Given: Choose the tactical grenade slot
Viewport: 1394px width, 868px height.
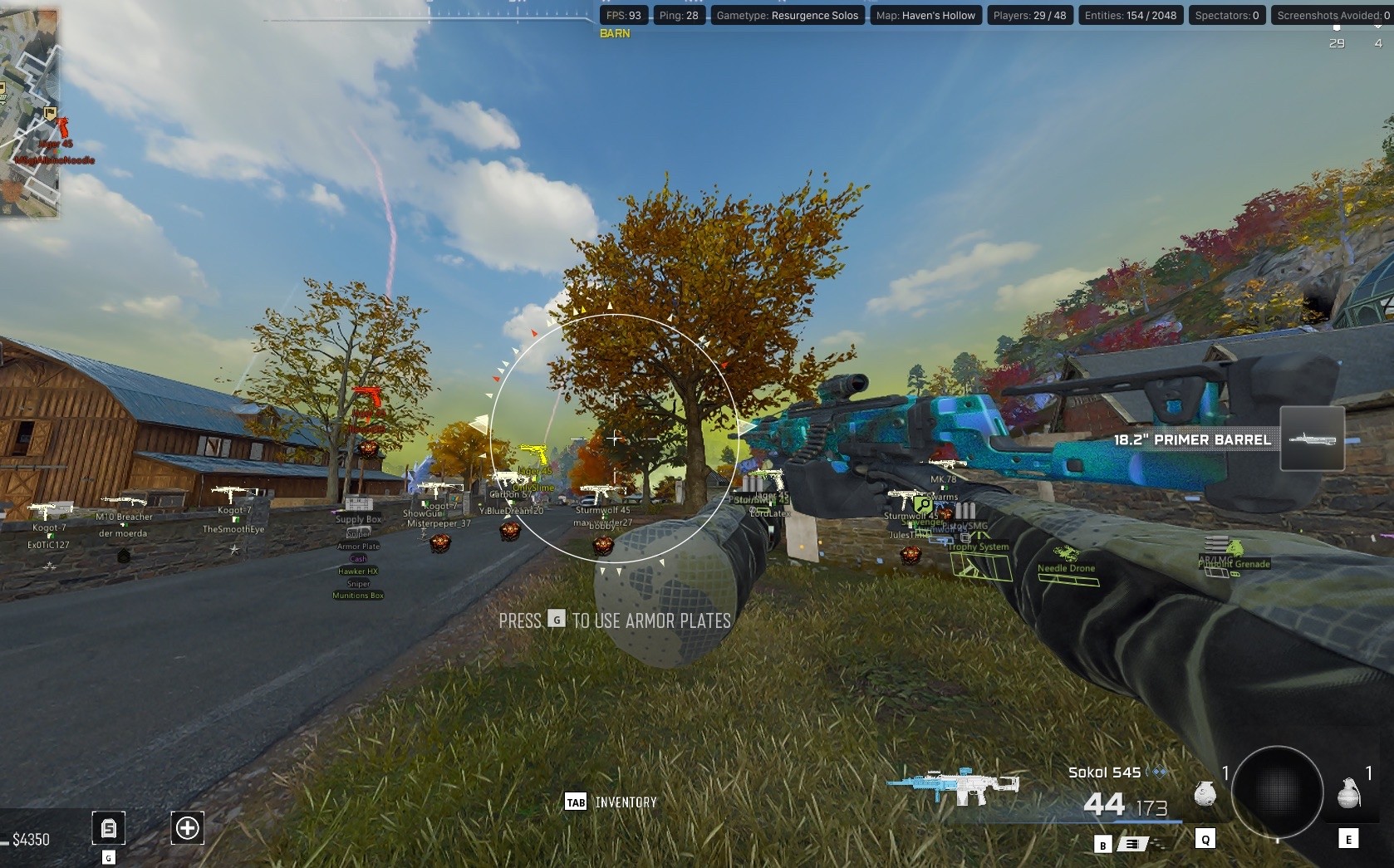Looking at the screenshot, I should 1205,795.
